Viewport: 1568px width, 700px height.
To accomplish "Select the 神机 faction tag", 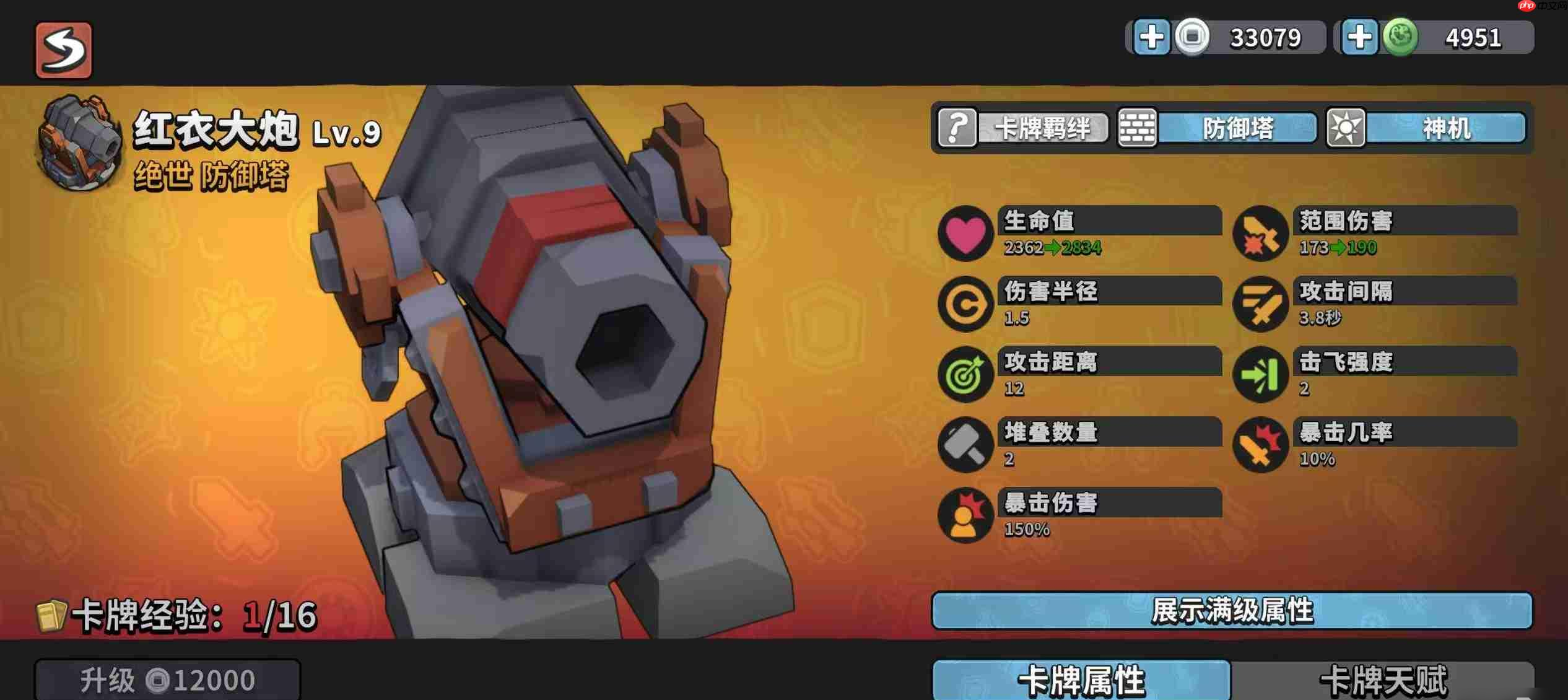I will click(1426, 128).
